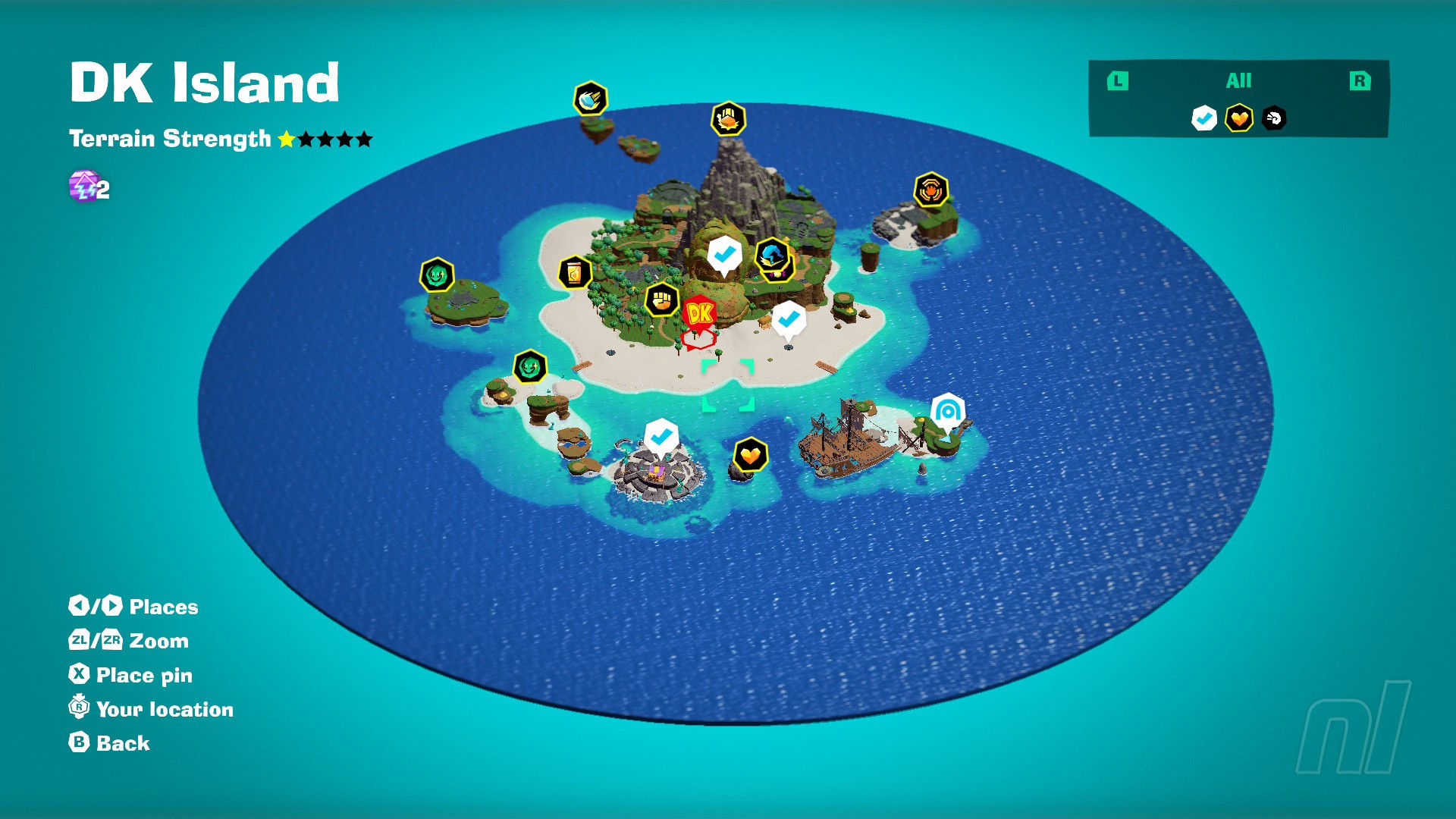
Task: Click the checkmark marker on the stone ape head
Action: (724, 254)
